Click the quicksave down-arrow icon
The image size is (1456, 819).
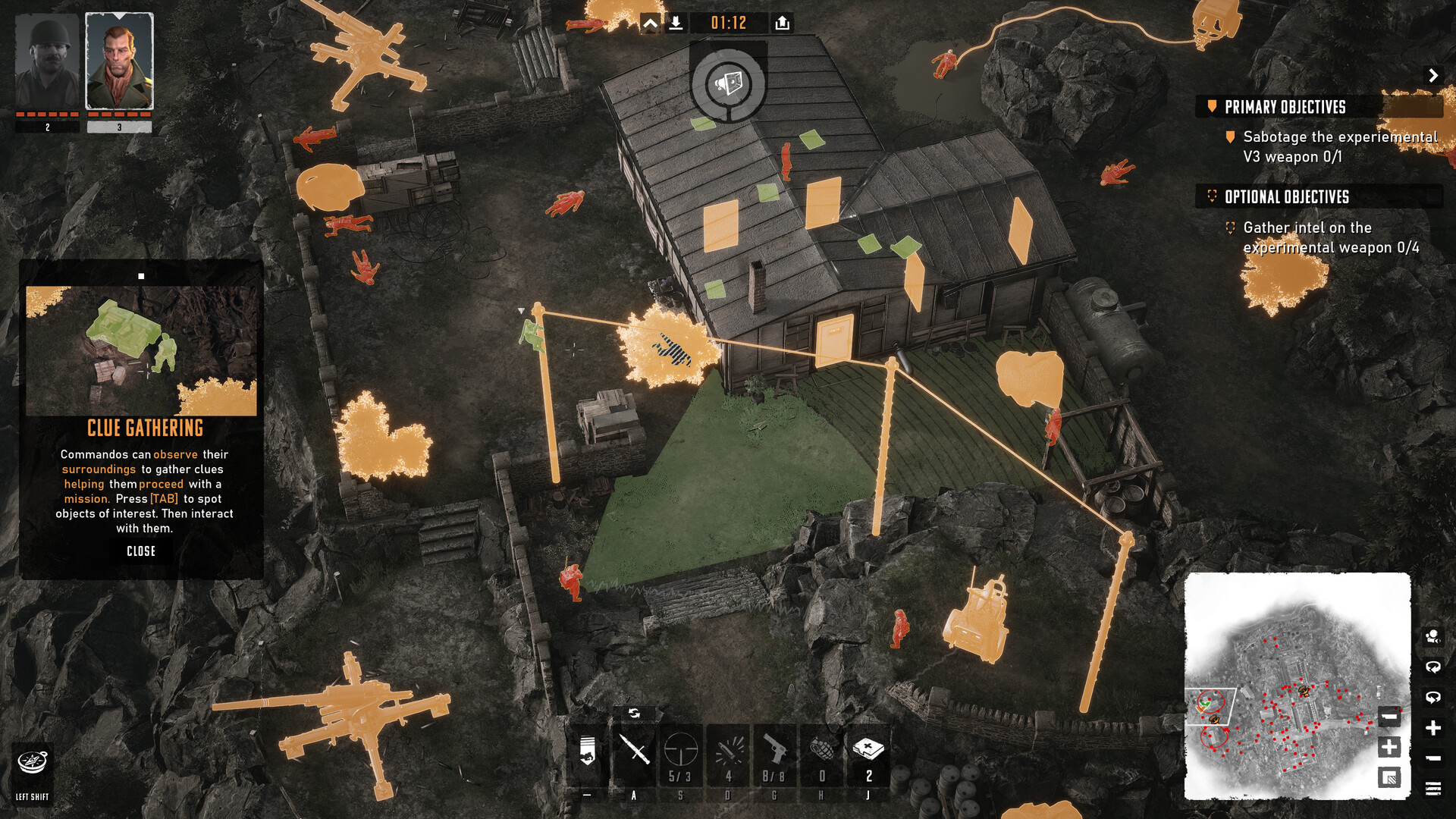click(x=677, y=23)
